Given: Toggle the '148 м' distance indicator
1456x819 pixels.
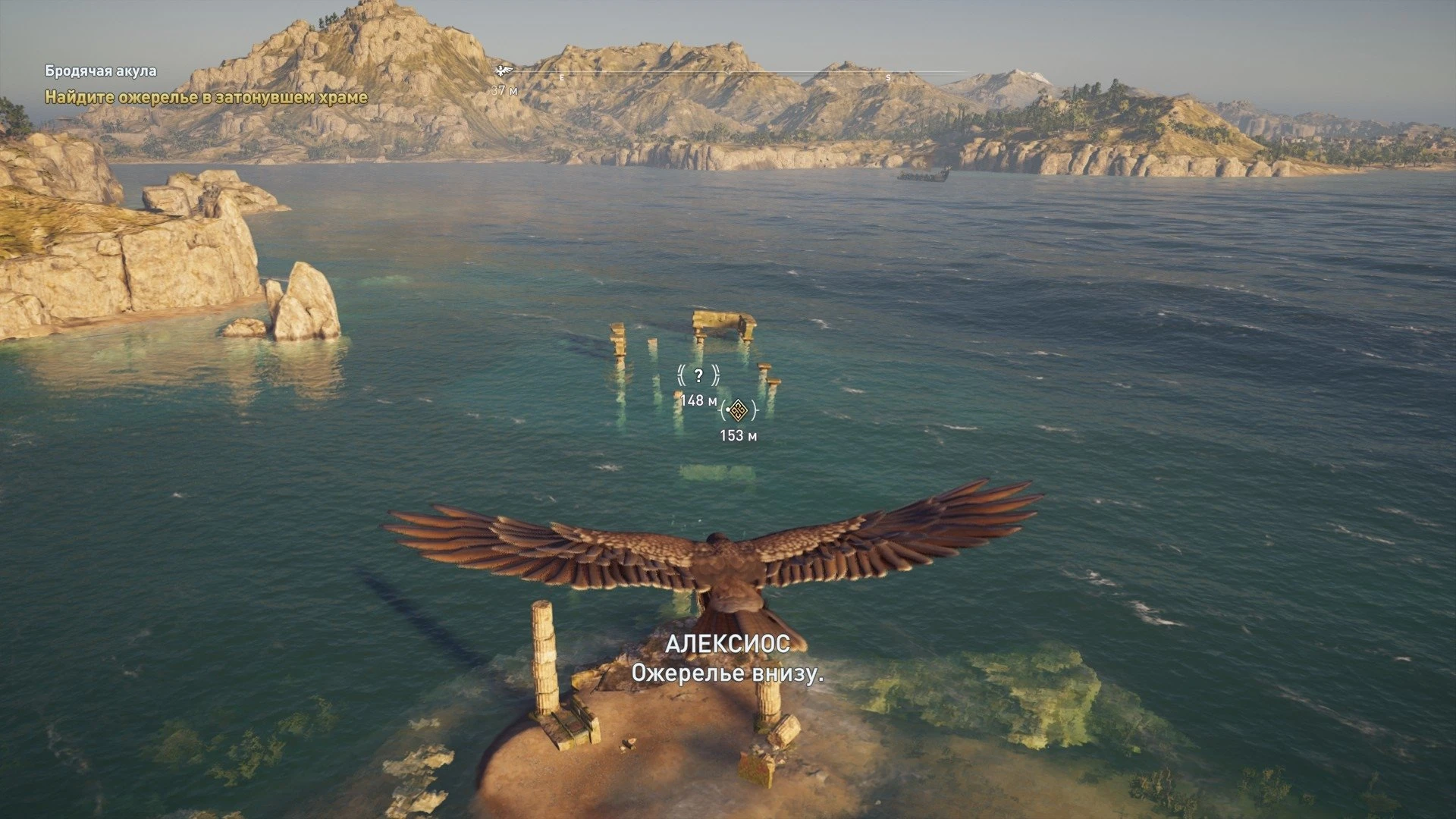Looking at the screenshot, I should (699, 400).
